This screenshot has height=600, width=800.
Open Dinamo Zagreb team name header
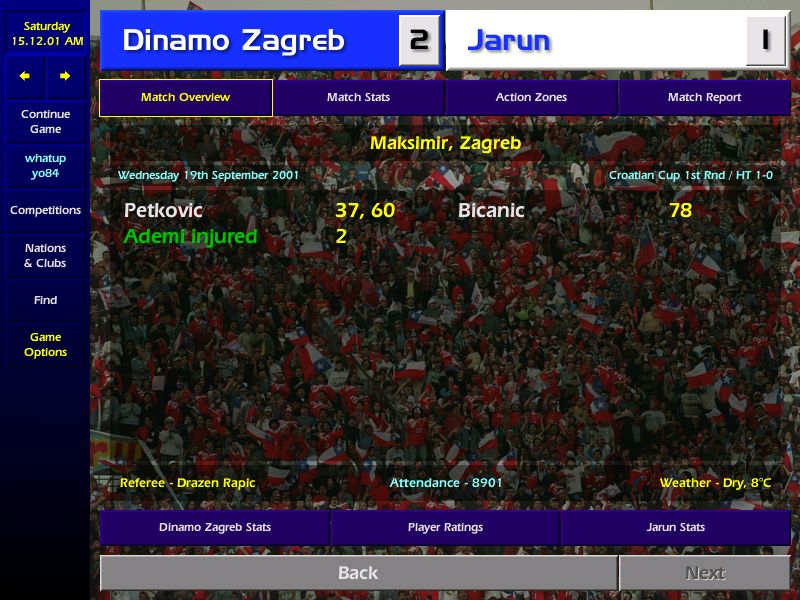point(233,41)
